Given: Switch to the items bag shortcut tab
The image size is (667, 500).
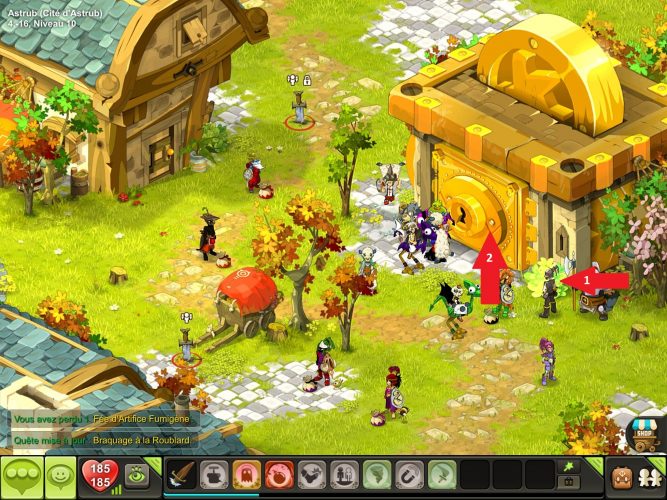Looking at the screenshot, I should tap(570, 483).
